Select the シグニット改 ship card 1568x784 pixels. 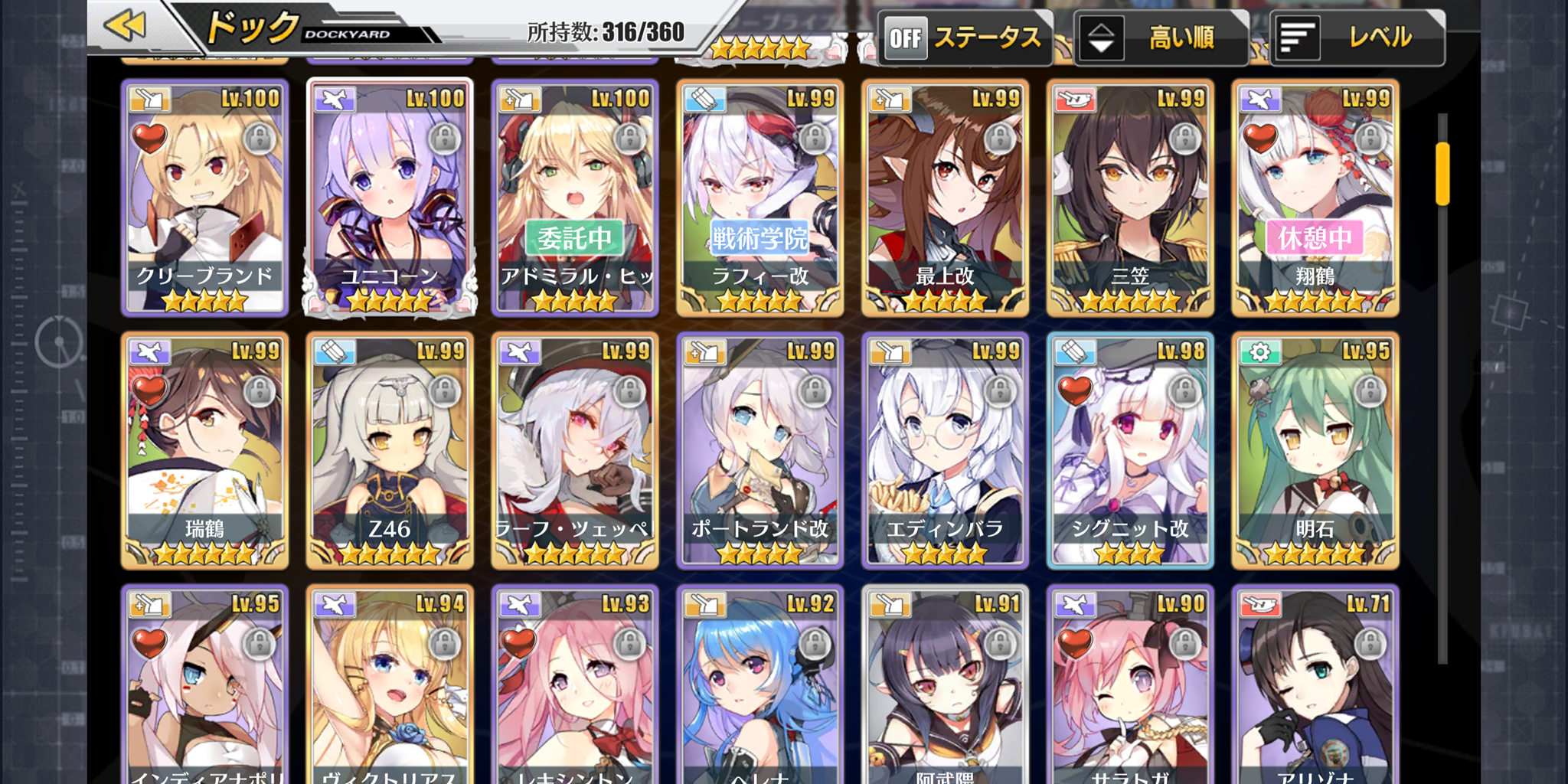(x=1130, y=450)
